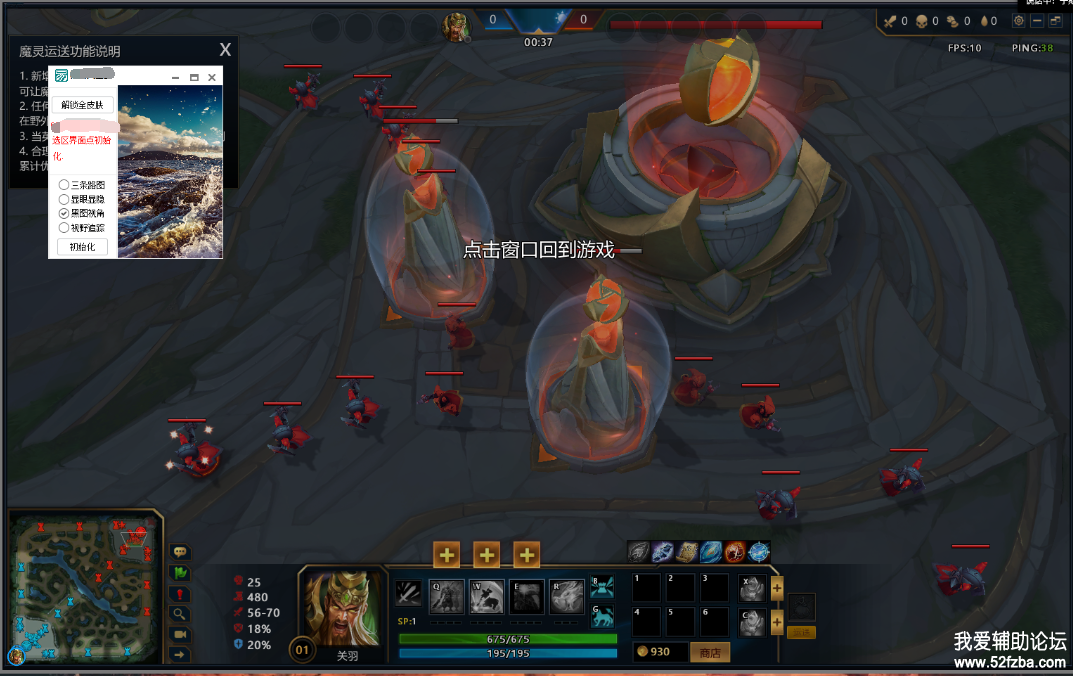Open the chat bubble button beside minimap
The image size is (1073, 676).
tap(180, 552)
